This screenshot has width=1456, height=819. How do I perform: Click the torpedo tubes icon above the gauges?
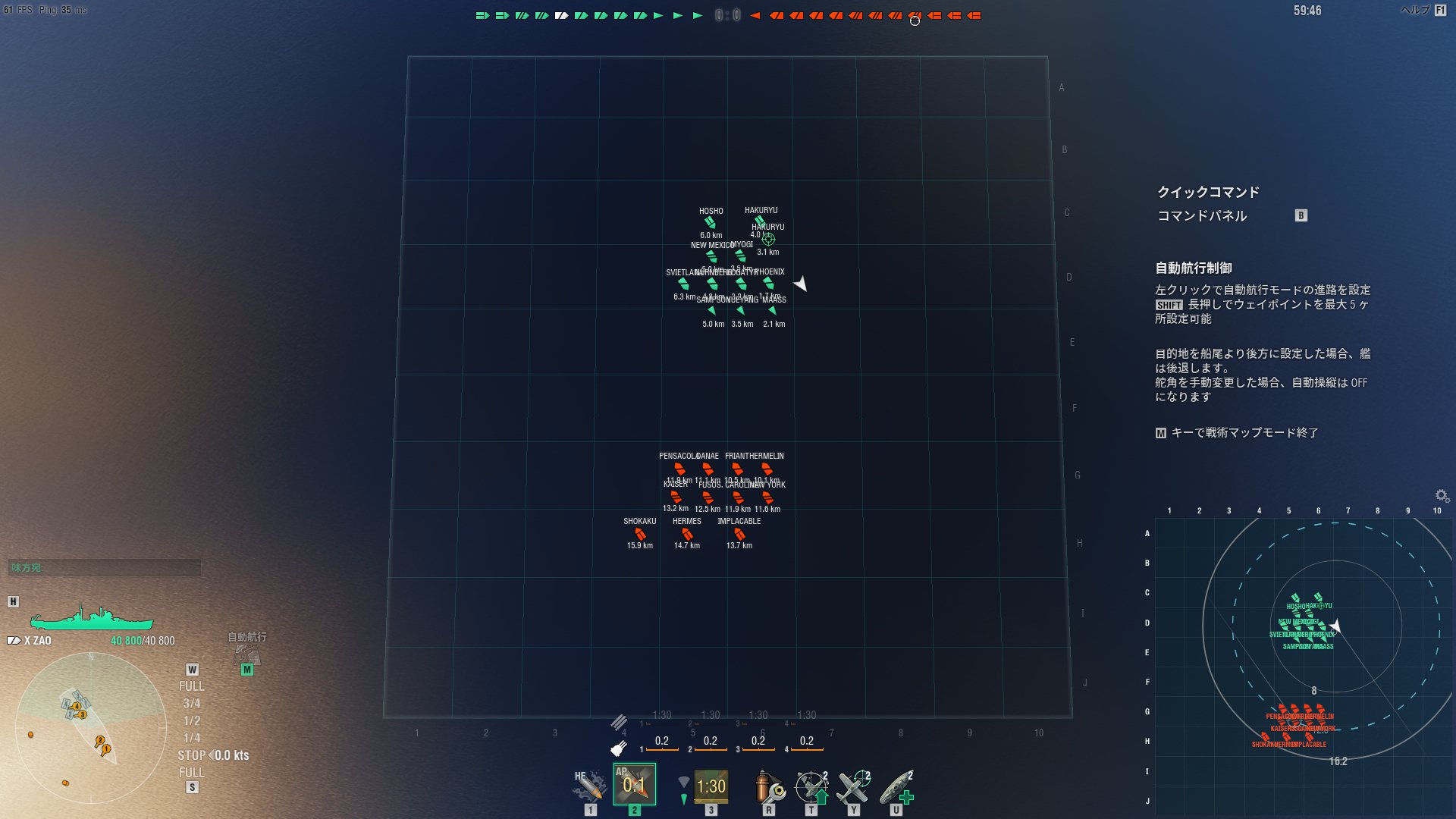click(x=621, y=722)
